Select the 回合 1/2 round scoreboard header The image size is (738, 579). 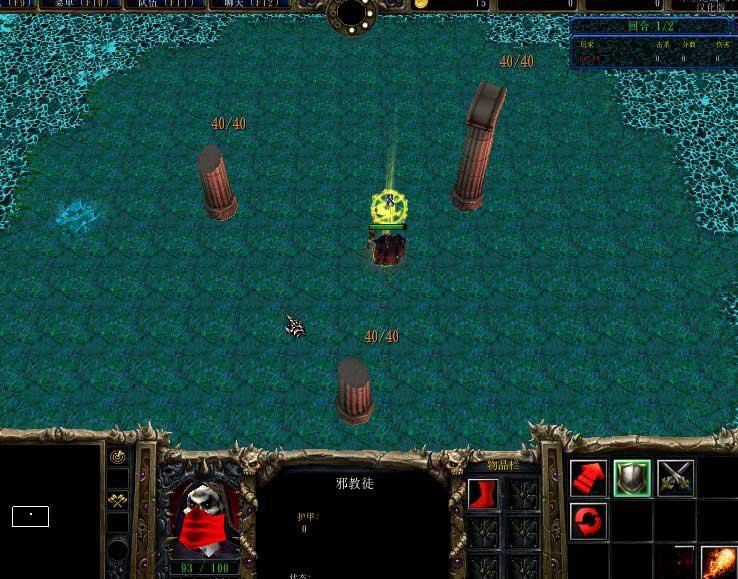(x=651, y=27)
